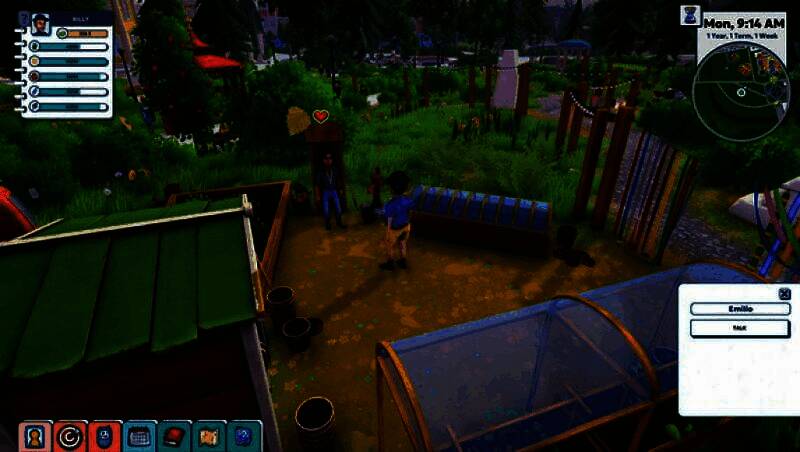
Task: Open the character profile toolbar icon
Action: pos(34,437)
